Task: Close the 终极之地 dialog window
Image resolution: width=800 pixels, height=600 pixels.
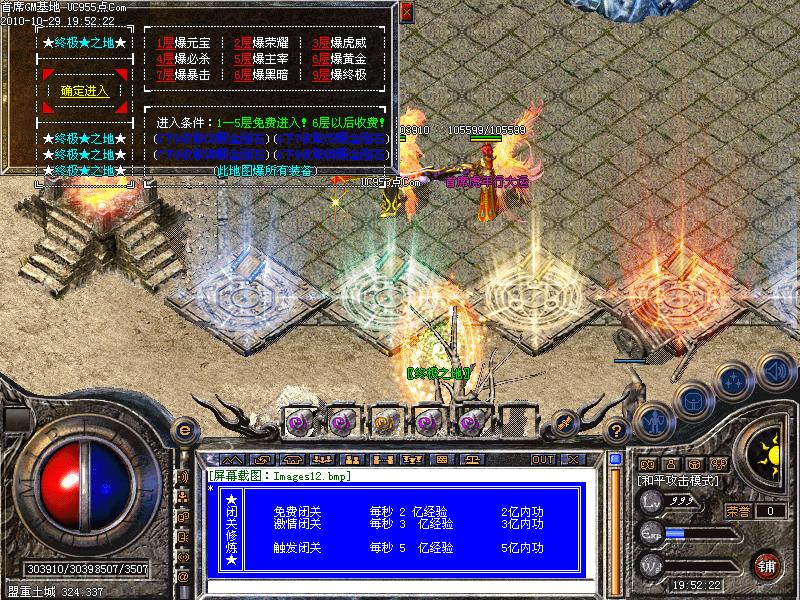Action: click(x=406, y=13)
